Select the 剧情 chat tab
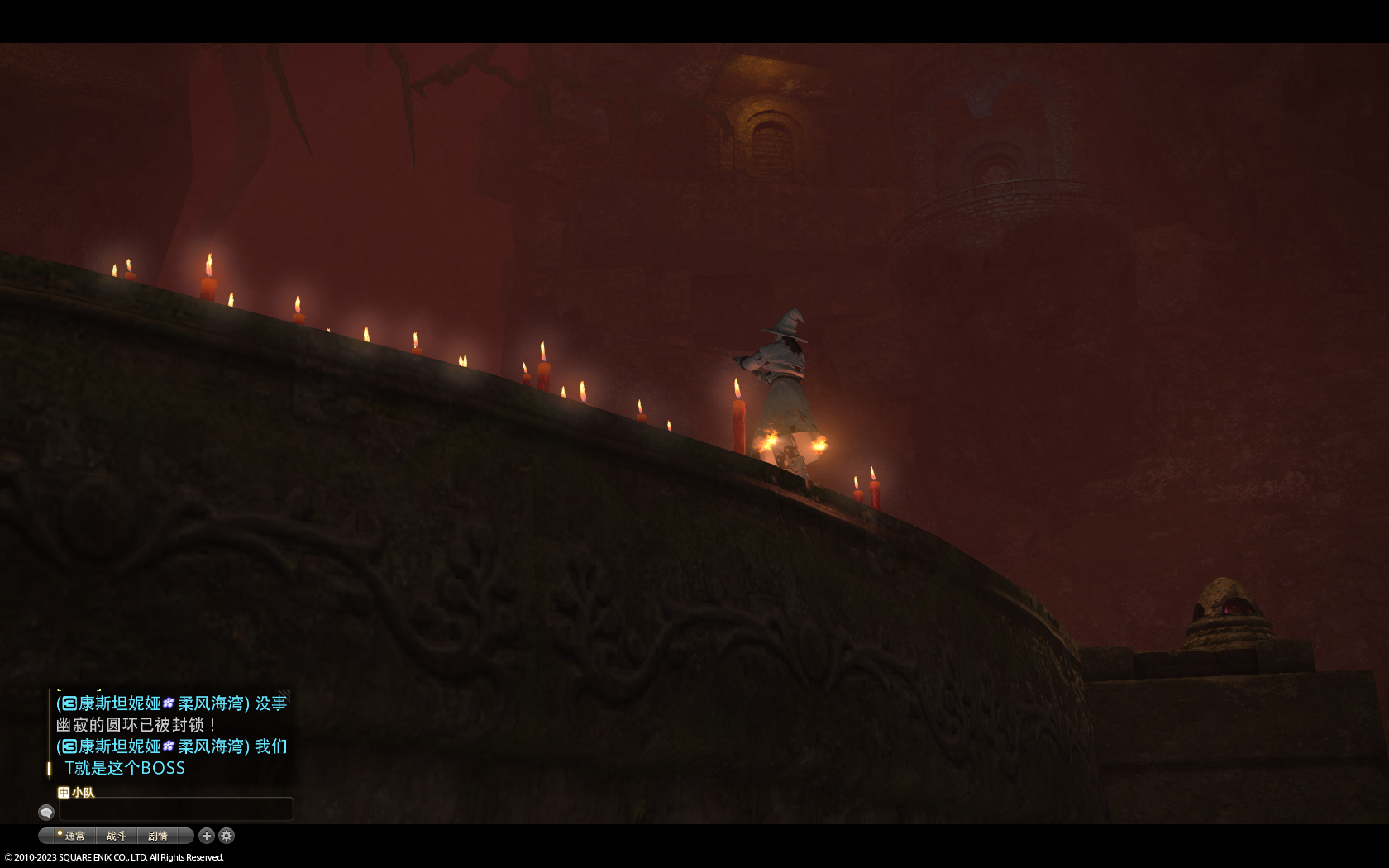The image size is (1389, 868). 158,836
